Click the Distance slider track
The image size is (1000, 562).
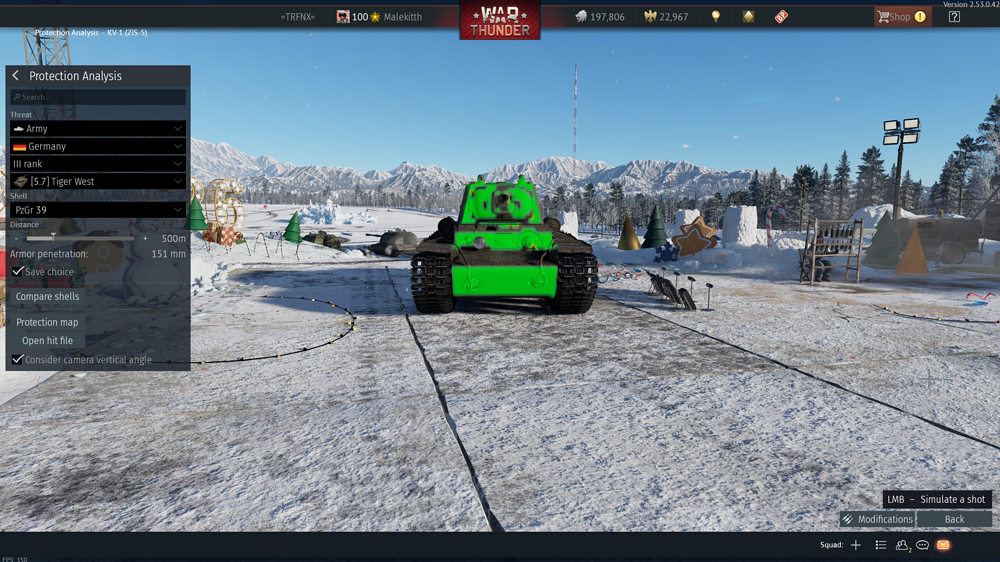[x=85, y=239]
